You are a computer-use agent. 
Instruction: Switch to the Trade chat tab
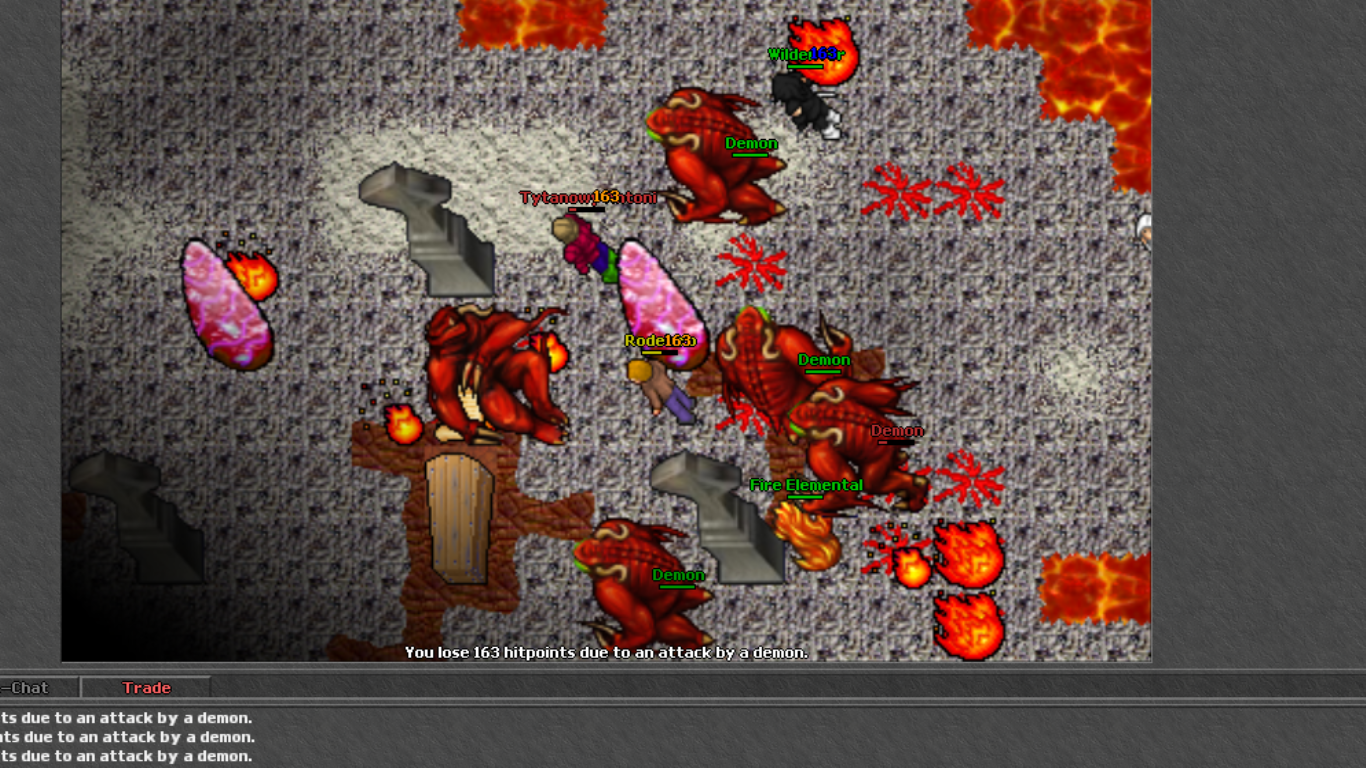(146, 688)
